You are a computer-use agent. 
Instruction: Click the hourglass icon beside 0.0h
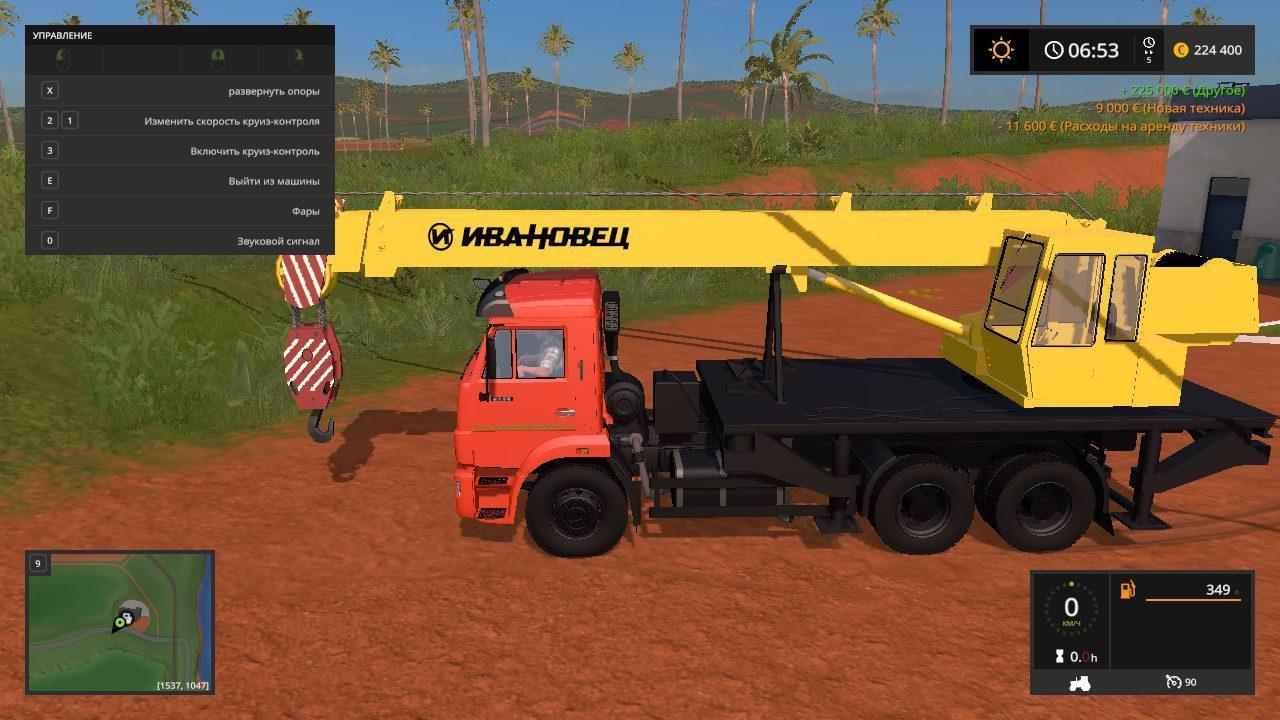click(1060, 656)
